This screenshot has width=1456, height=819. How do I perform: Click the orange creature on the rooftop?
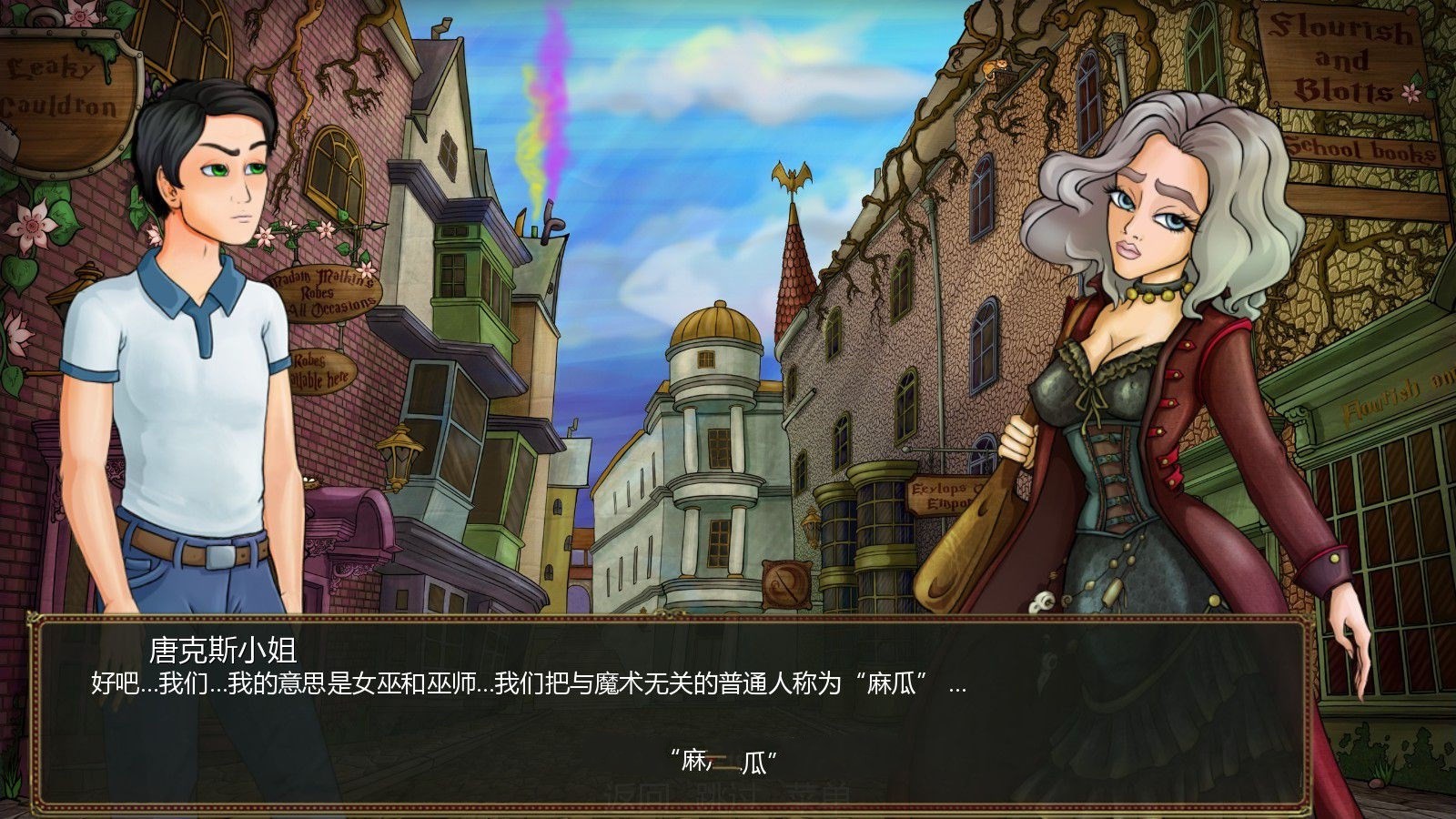995,68
